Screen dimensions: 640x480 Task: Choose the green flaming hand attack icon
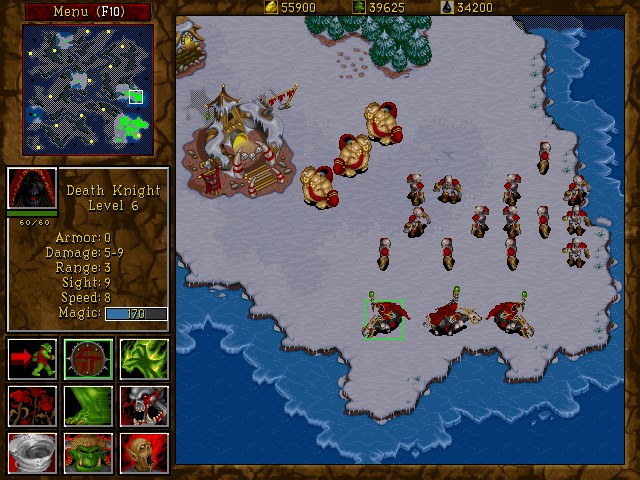tap(144, 359)
